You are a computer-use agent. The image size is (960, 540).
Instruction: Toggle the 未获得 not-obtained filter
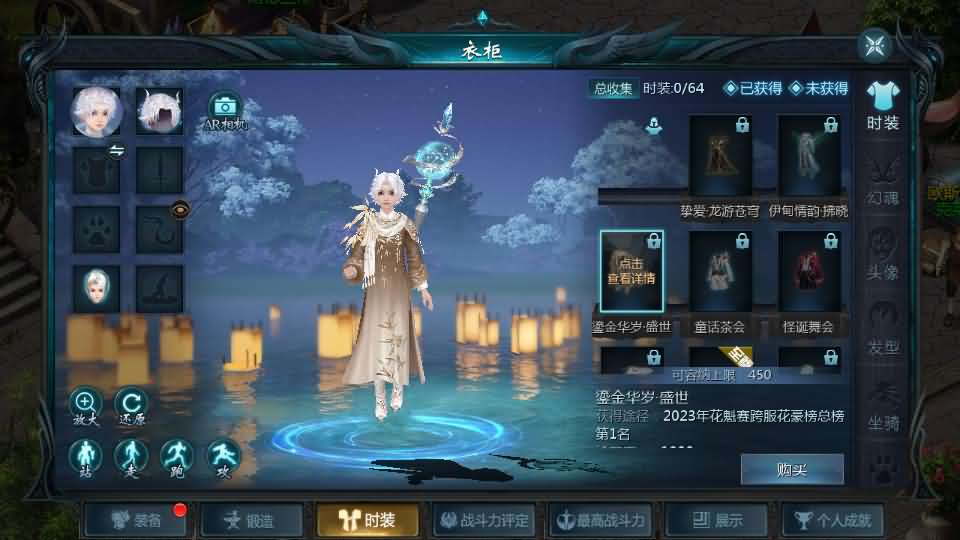[x=818, y=88]
